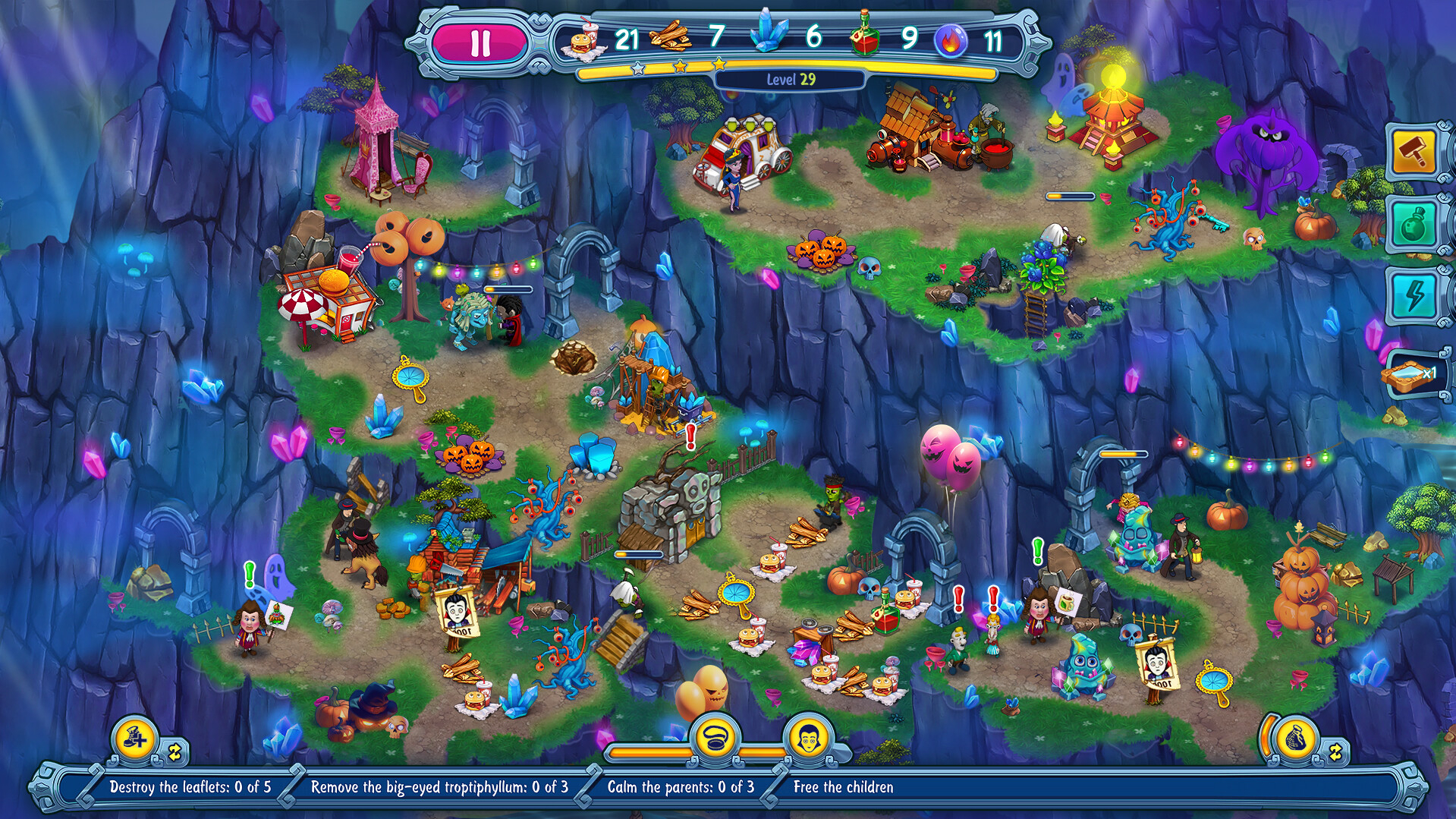Open the money bag icon
Screen dimensions: 1456x819
[x=1295, y=739]
